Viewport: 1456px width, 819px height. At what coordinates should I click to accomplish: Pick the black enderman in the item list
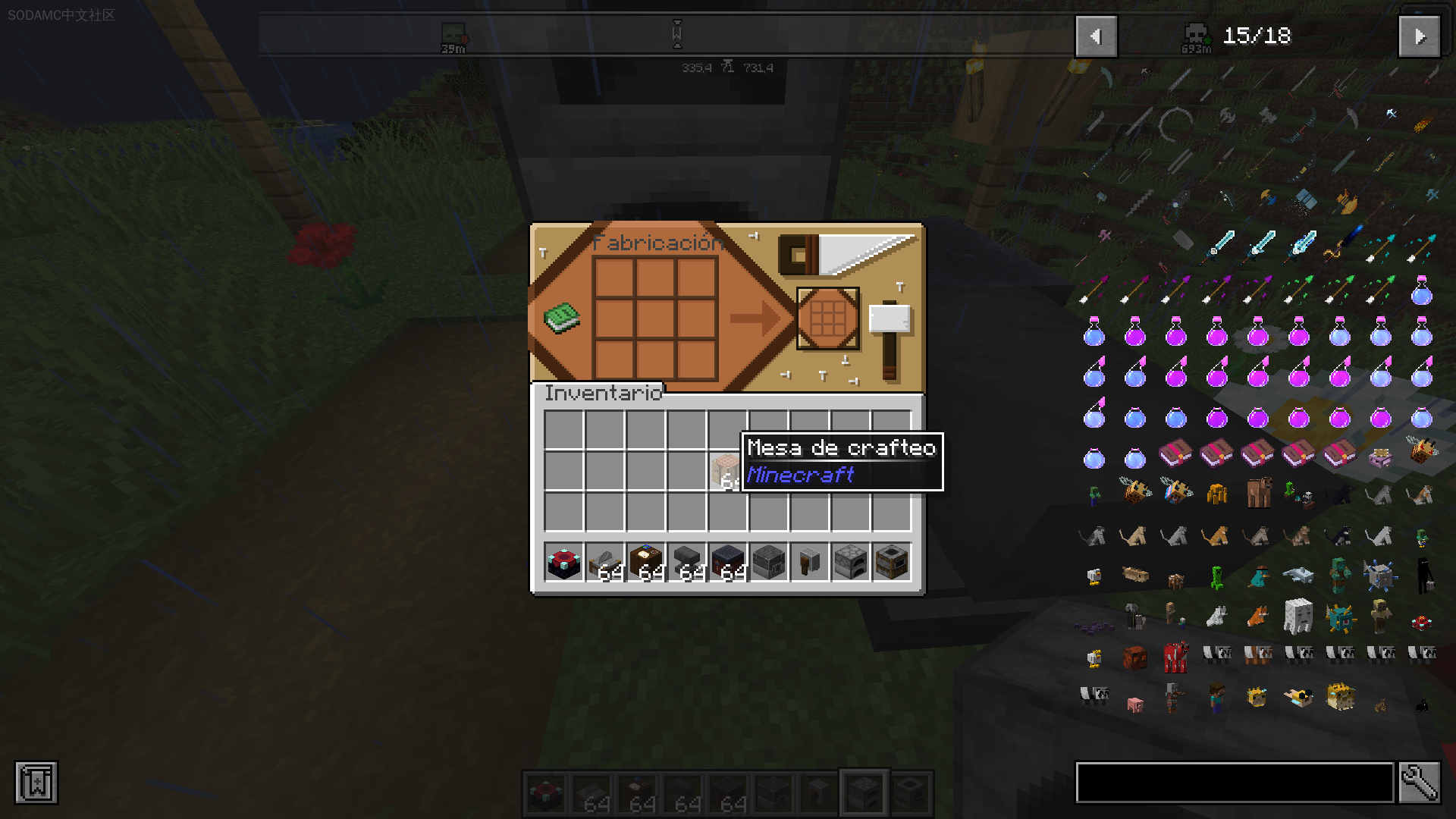tap(1423, 576)
